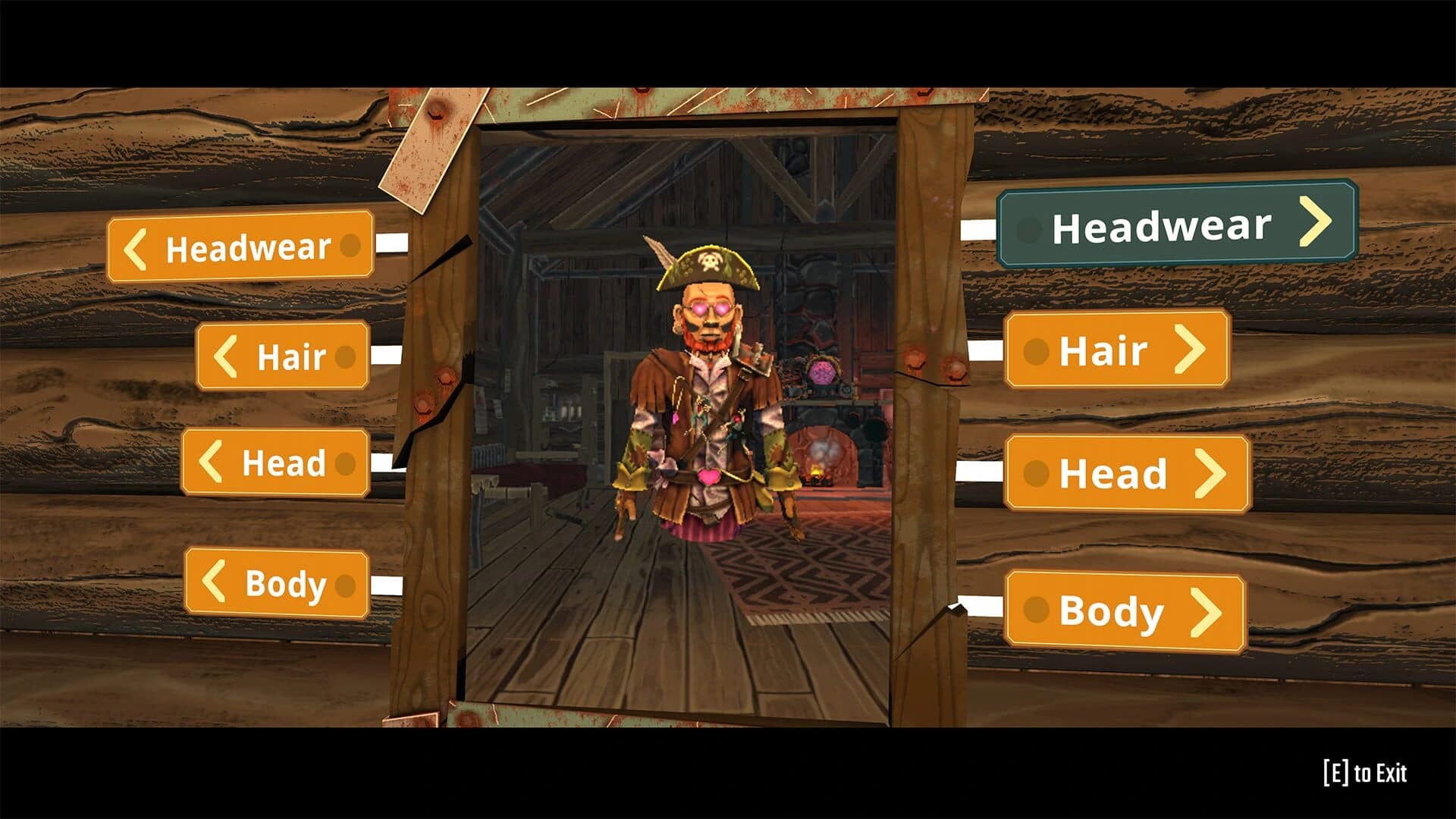Click the dot indicator on the right Body sign
1456x819 pixels.
pyautogui.click(x=1034, y=611)
